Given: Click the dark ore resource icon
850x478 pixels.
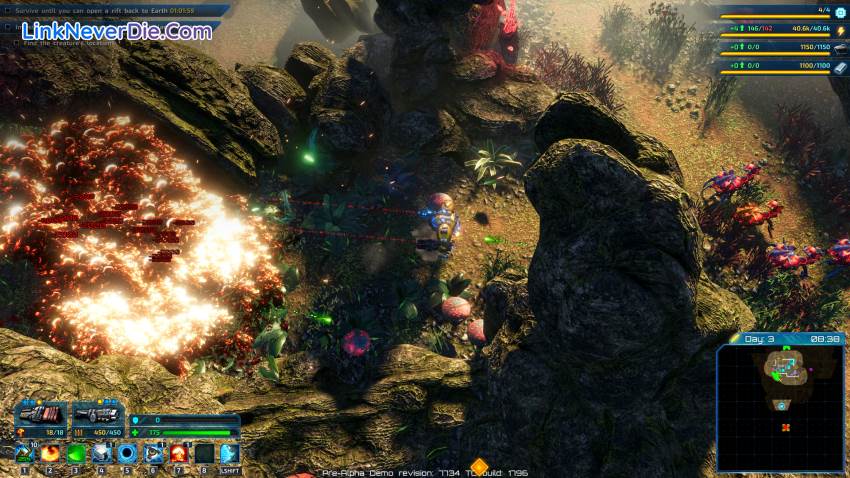Looking at the screenshot, I should (840, 48).
